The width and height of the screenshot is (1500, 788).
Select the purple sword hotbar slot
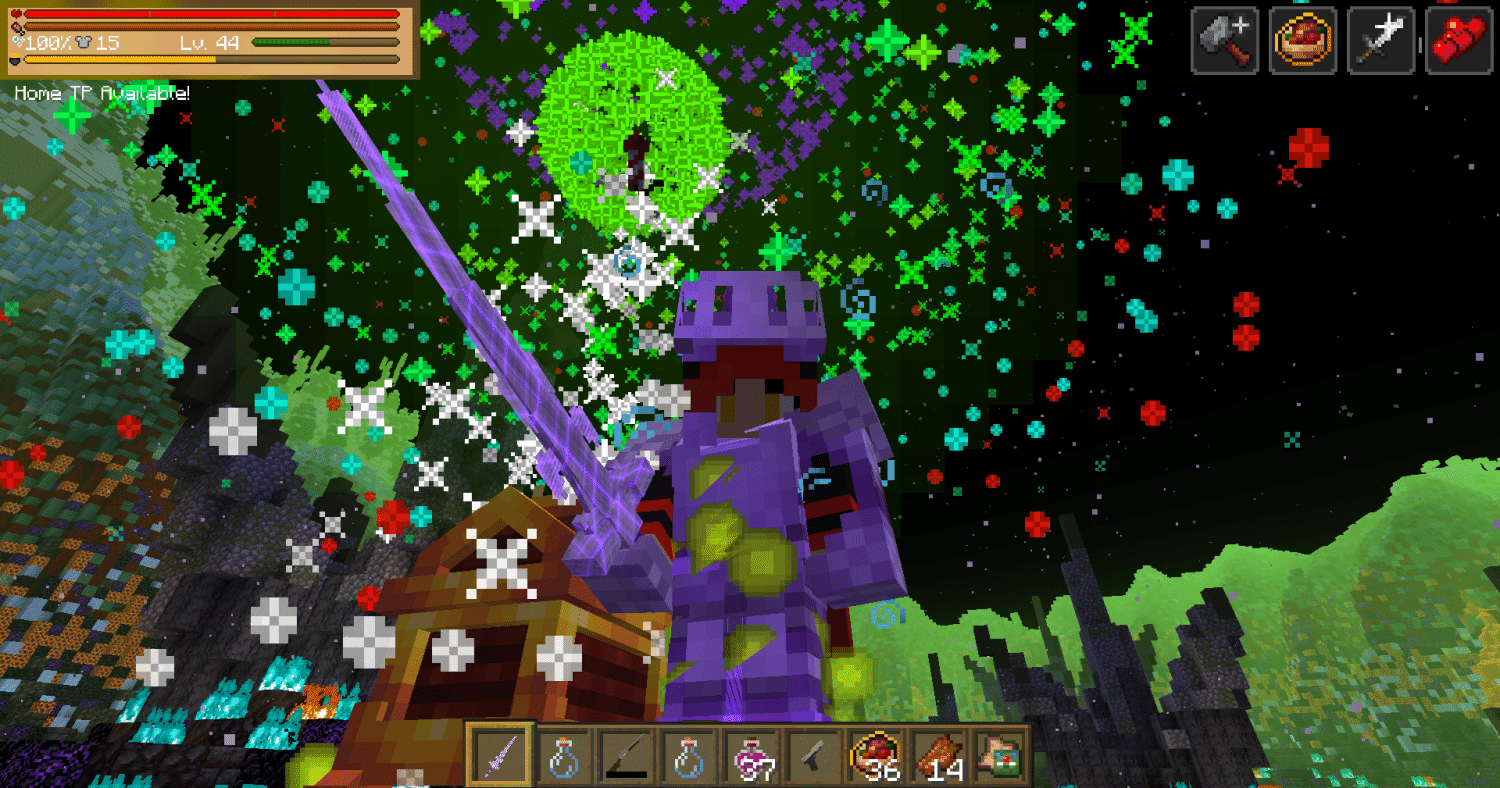click(x=500, y=755)
